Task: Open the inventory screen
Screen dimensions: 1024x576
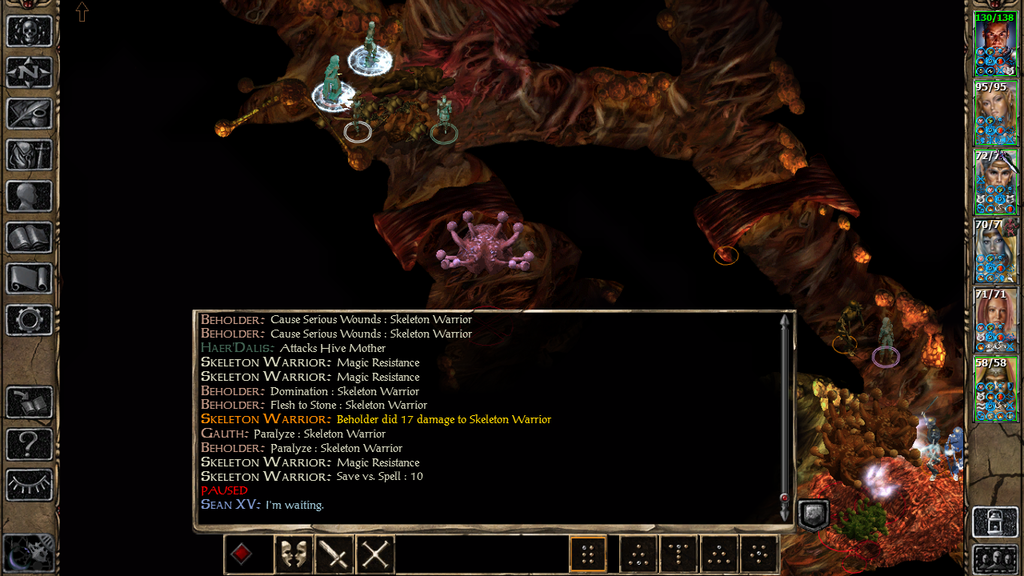Action: tap(29, 155)
